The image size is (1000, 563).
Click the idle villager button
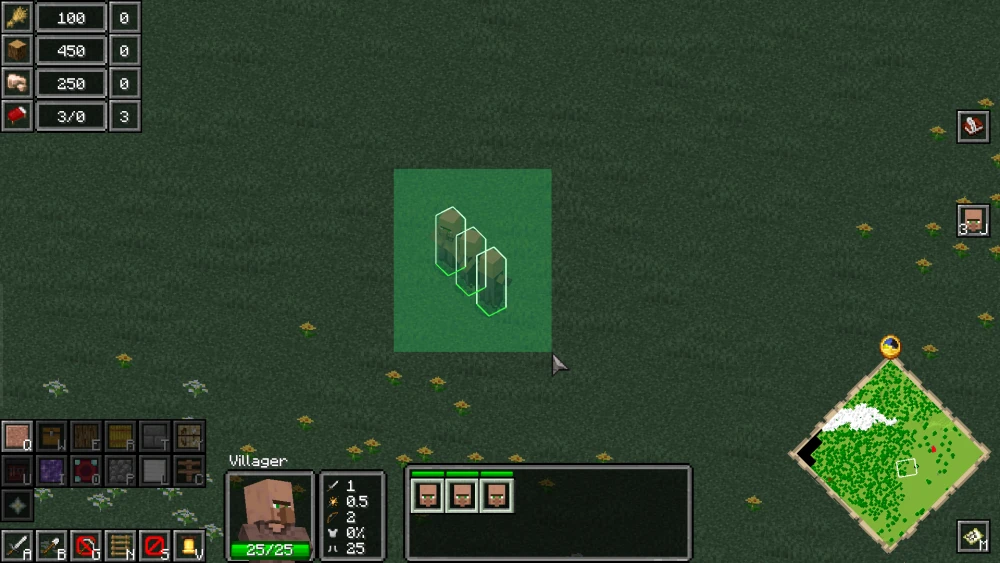coord(972,220)
